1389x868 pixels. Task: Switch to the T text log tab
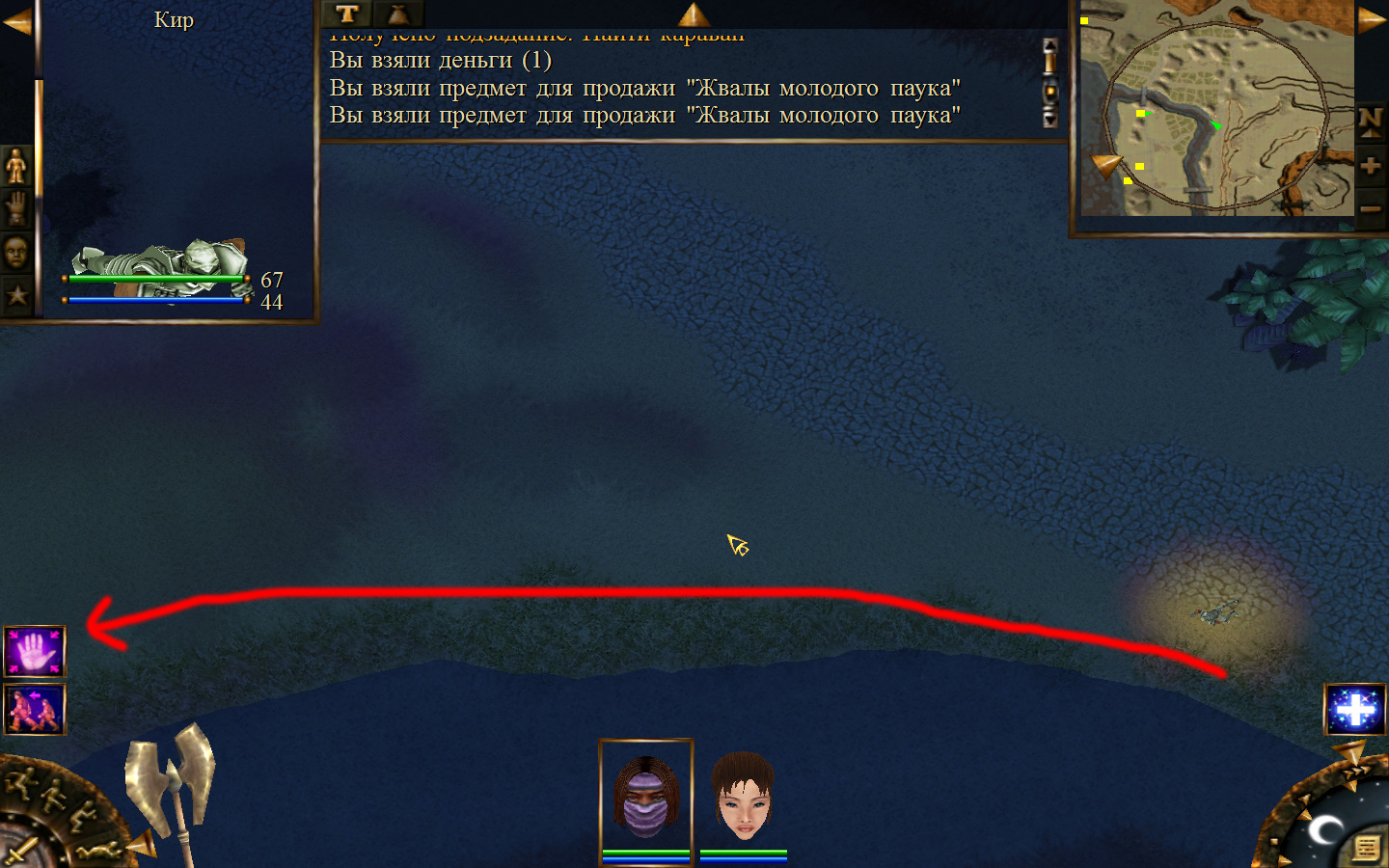[x=347, y=14]
